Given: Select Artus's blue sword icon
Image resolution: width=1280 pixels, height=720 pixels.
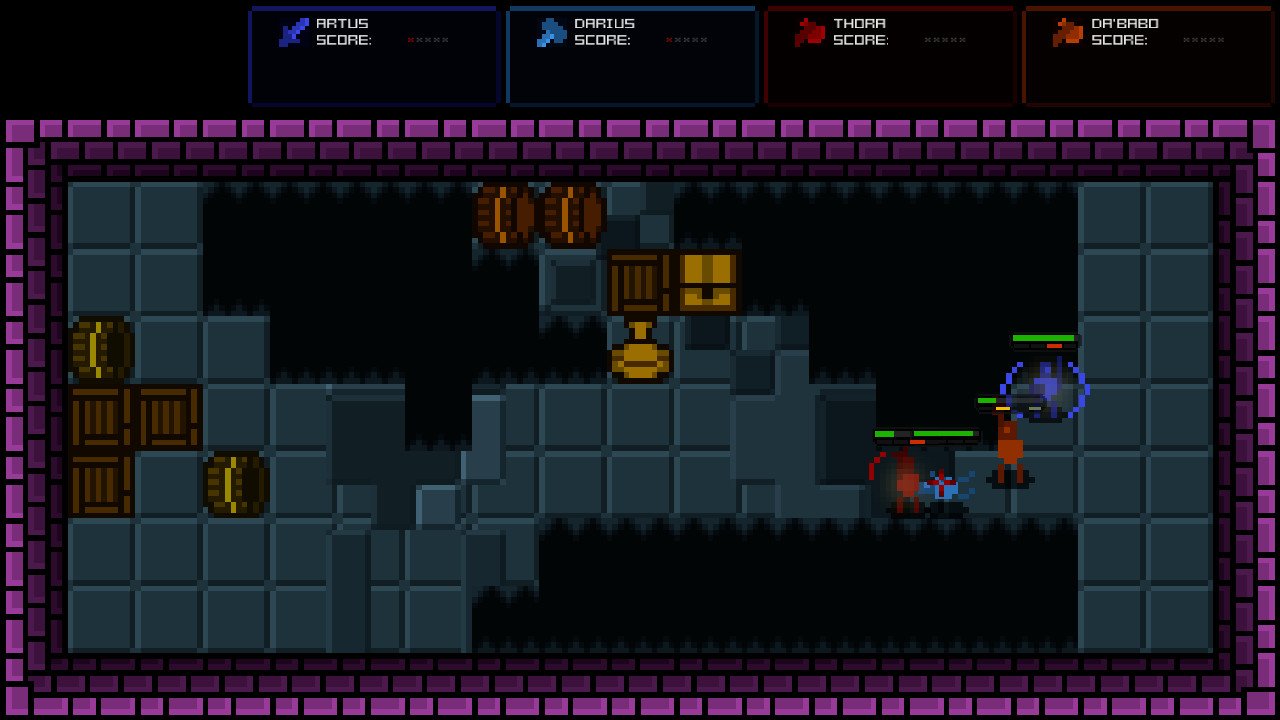Looking at the screenshot, I should point(291,29).
